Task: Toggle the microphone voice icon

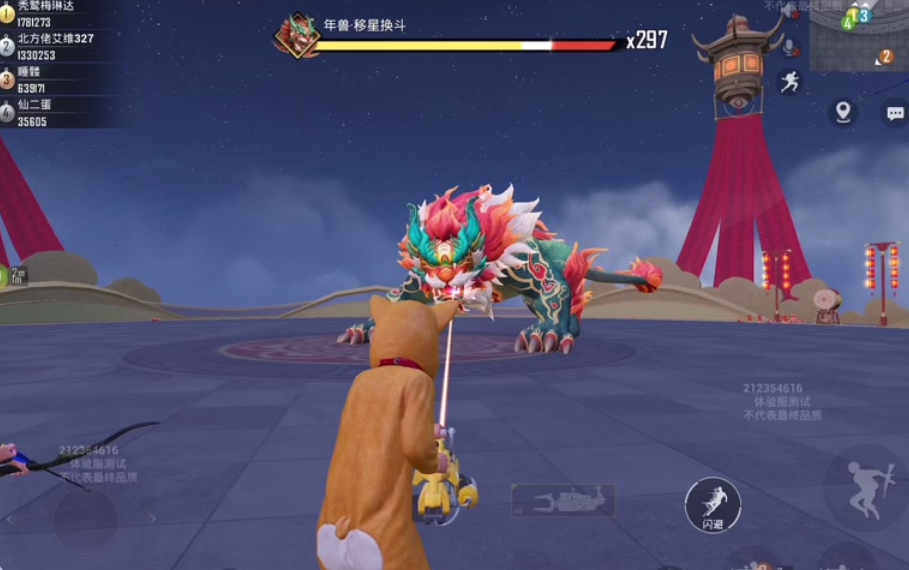Action: coord(790,47)
